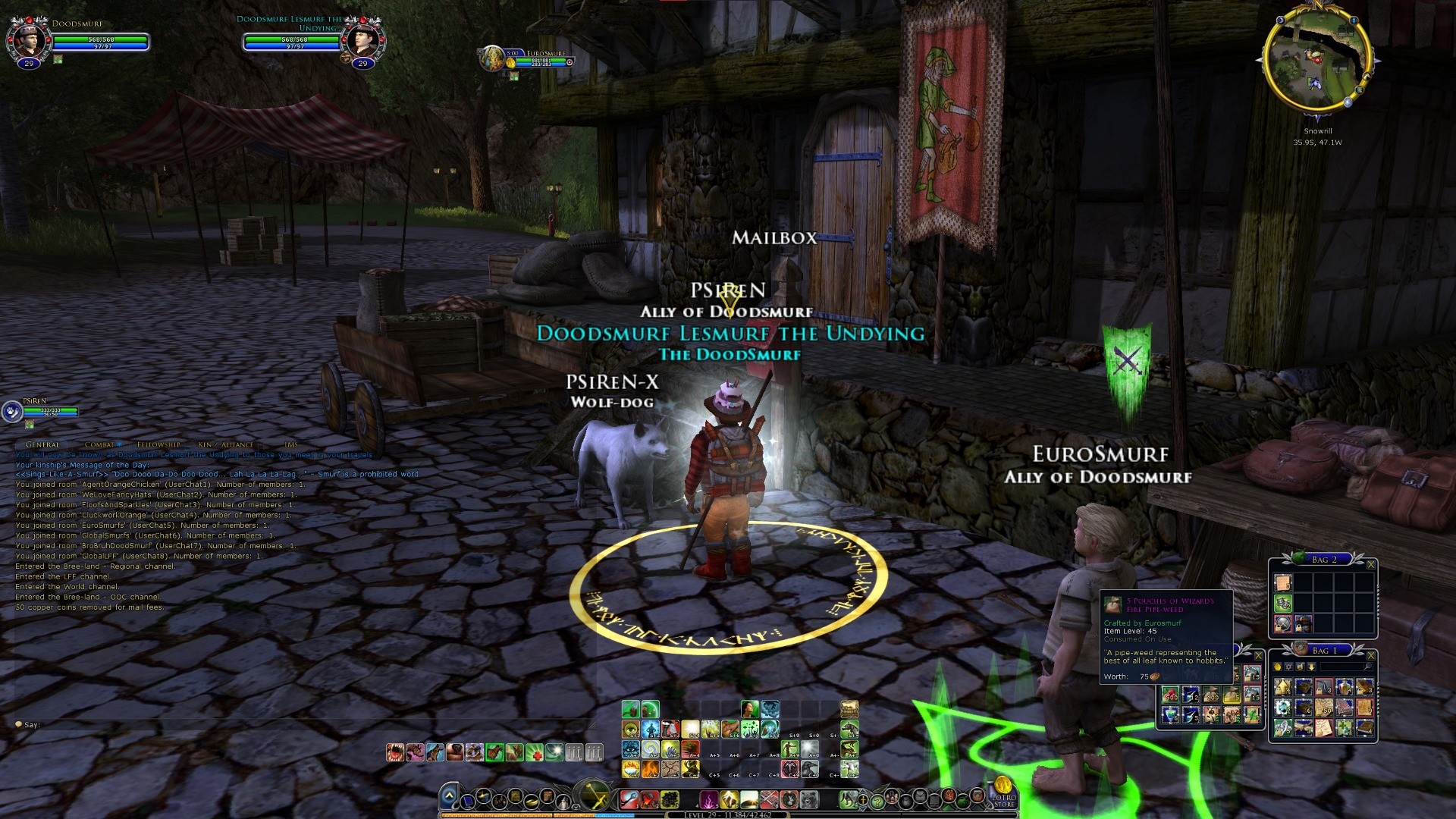Select the Kin / Alliance chat tab
This screenshot has width=1456, height=819.
pyautogui.click(x=225, y=444)
